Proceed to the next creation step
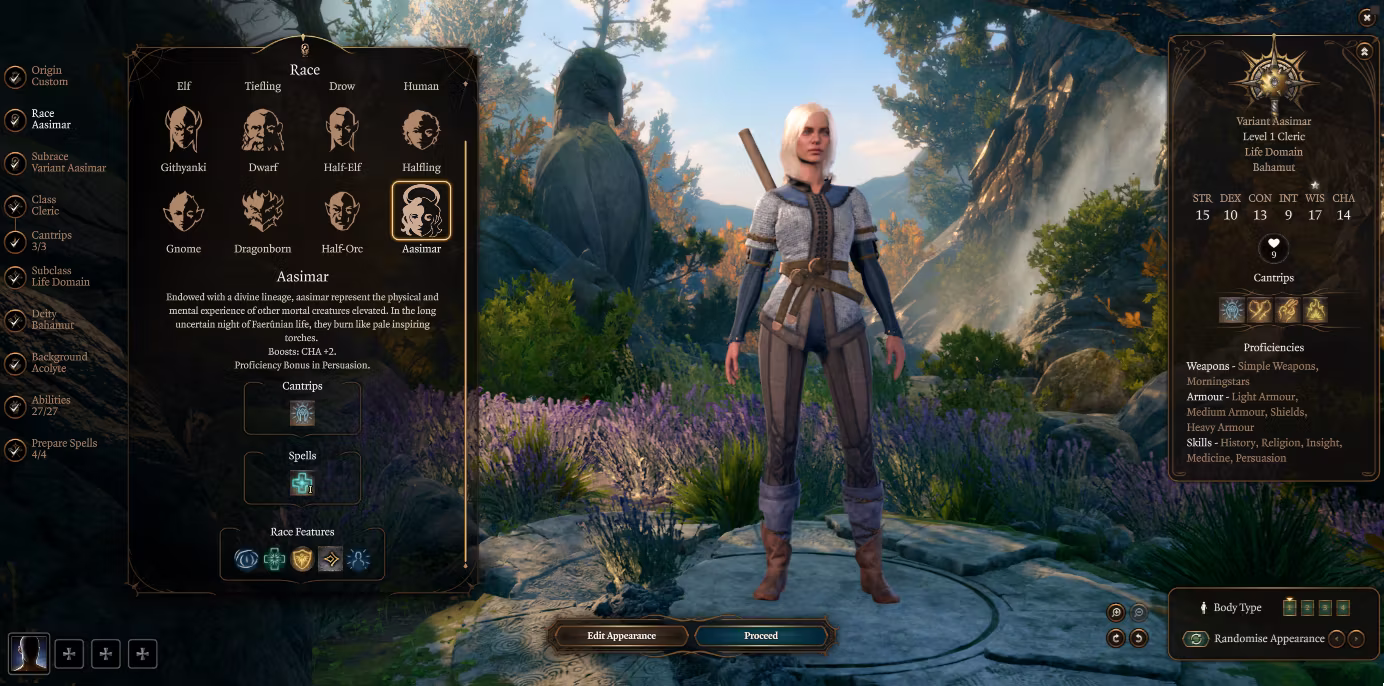1384x686 pixels. click(x=761, y=636)
